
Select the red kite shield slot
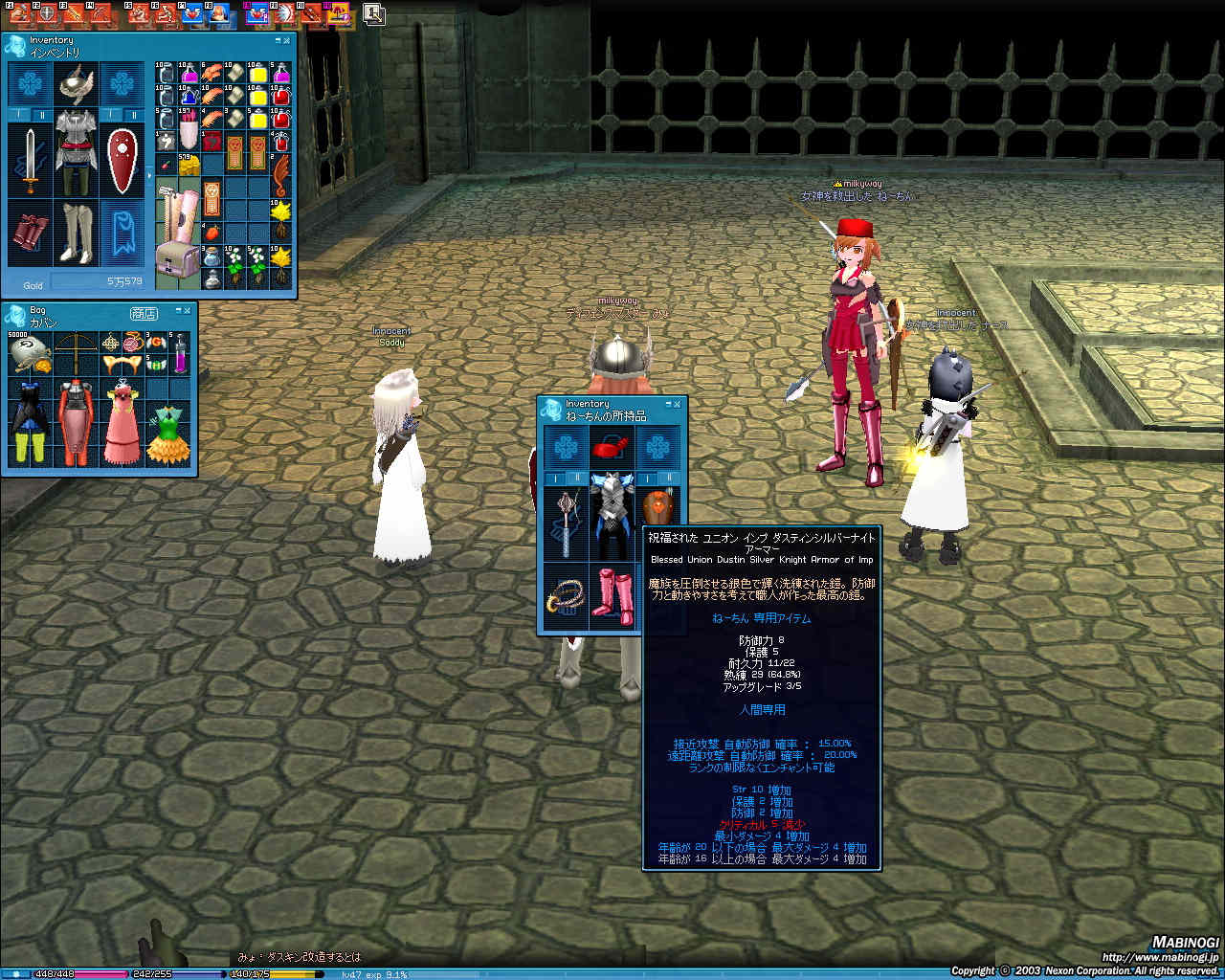tap(122, 161)
